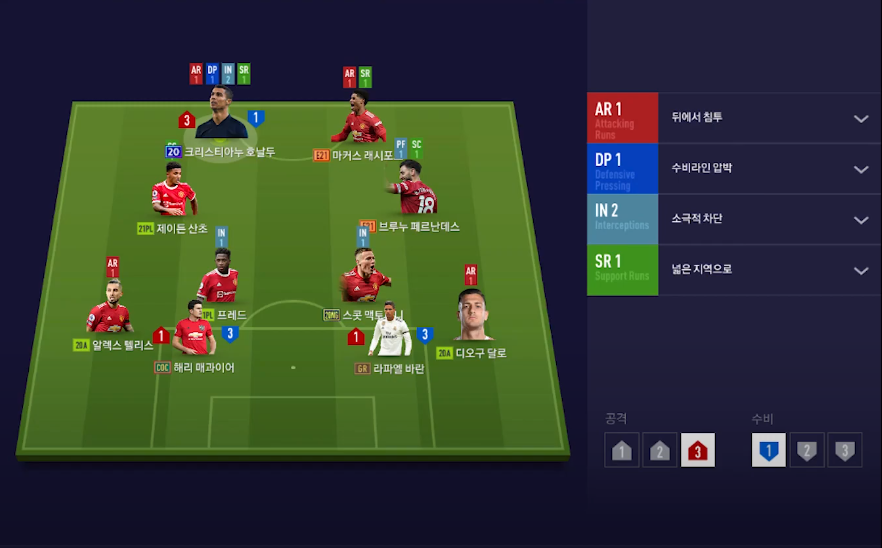Open the AR 1 Attacking Runs dropdown

860,118
